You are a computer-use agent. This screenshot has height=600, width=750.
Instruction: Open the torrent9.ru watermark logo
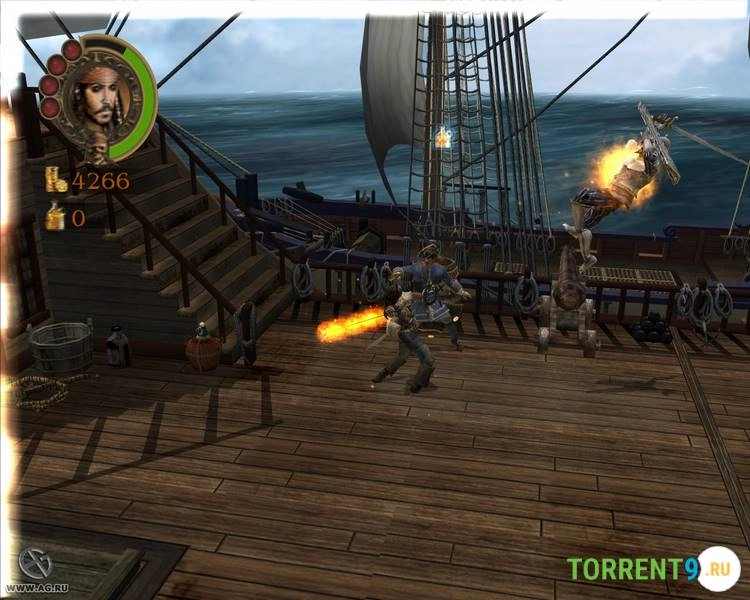651,569
